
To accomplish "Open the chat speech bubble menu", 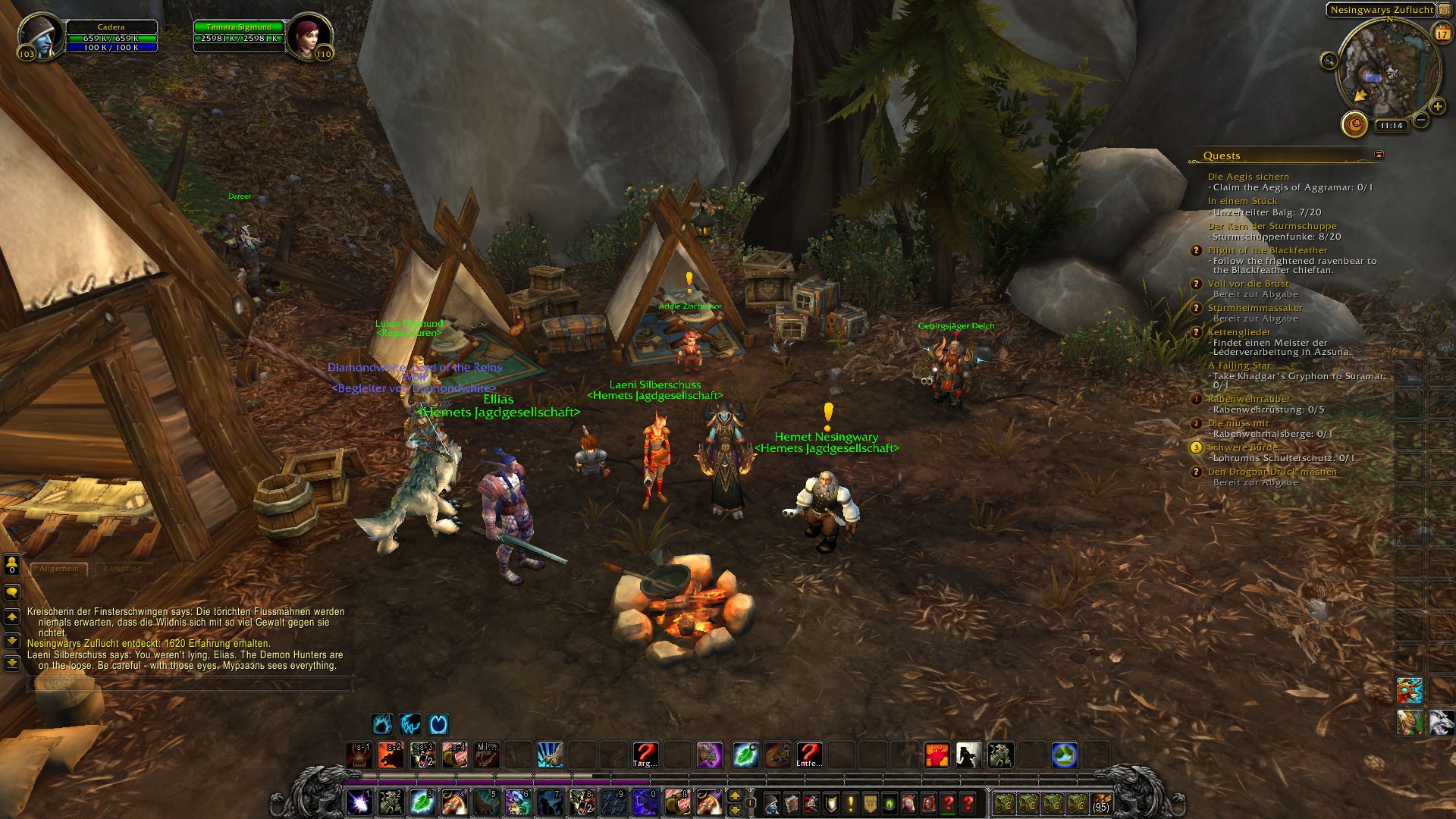I will tap(12, 591).
